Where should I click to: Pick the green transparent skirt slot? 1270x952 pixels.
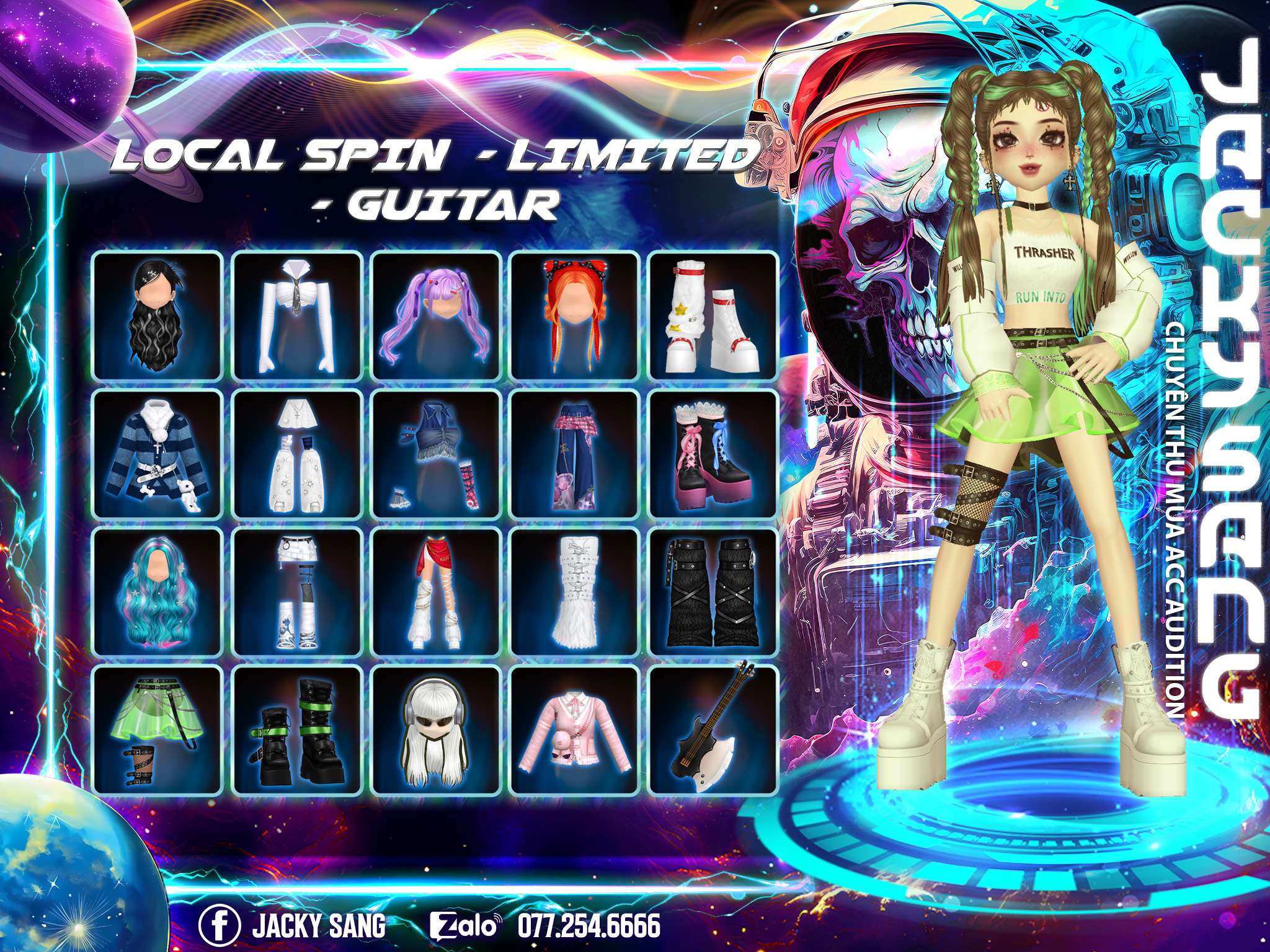coord(158,729)
